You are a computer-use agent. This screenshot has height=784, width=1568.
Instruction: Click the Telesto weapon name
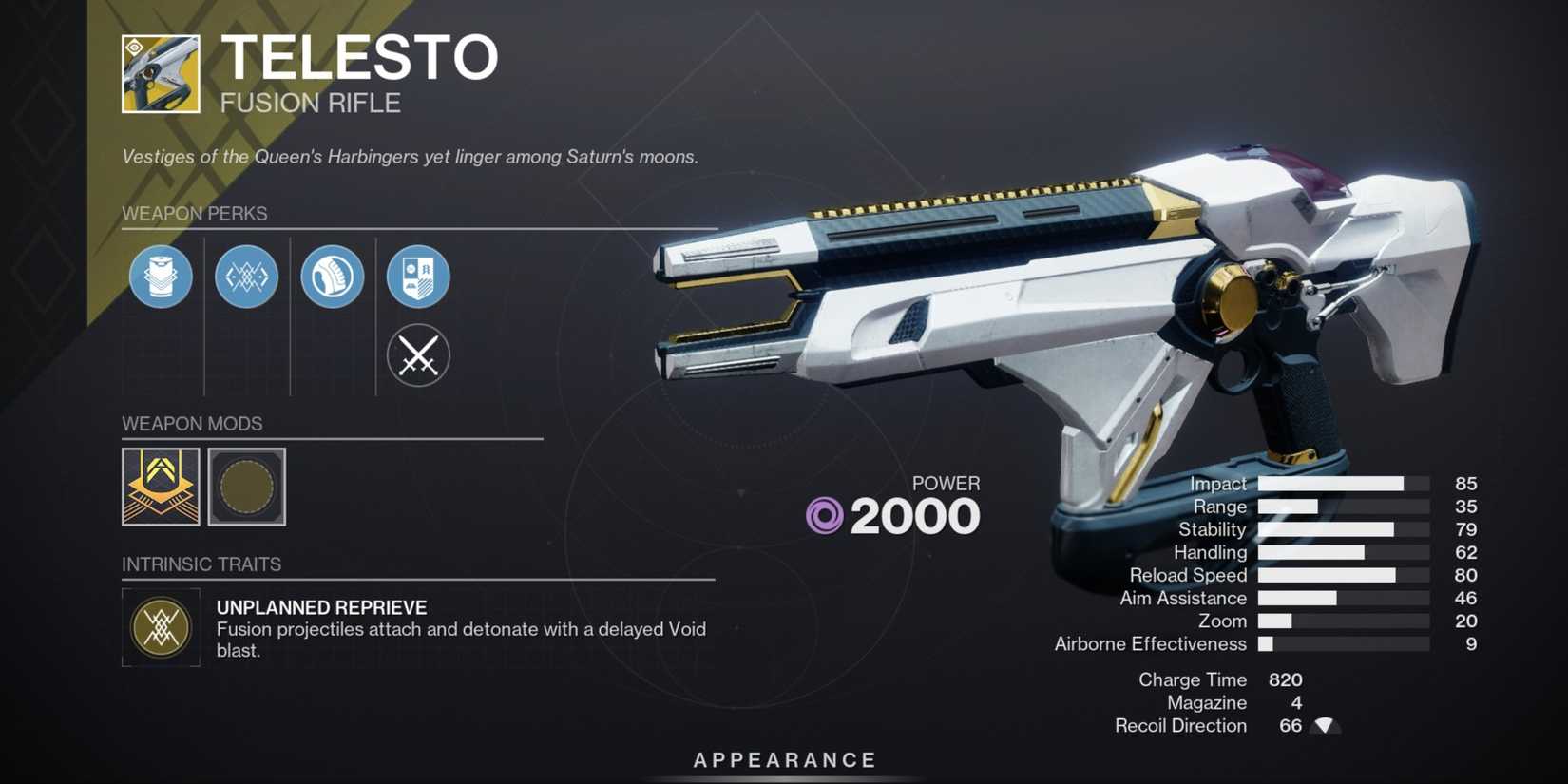[x=361, y=57]
